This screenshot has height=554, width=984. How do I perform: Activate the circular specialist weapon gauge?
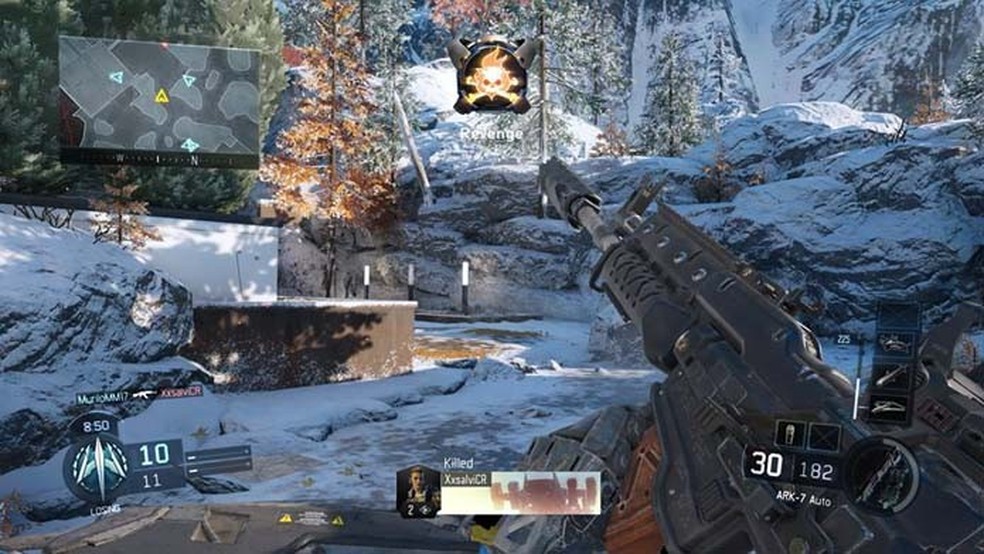tap(882, 473)
